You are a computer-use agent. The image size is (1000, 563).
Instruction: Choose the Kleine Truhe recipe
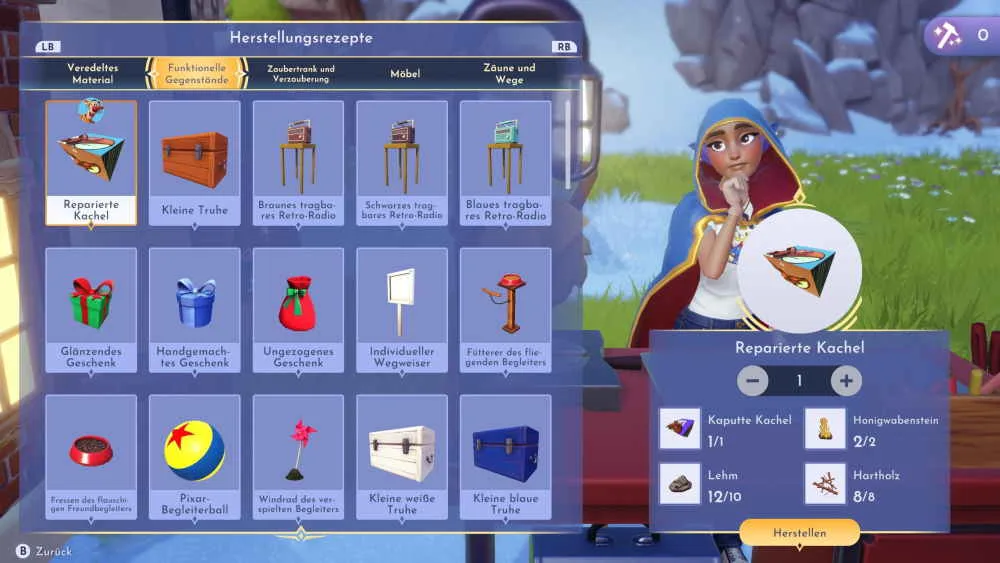195,163
